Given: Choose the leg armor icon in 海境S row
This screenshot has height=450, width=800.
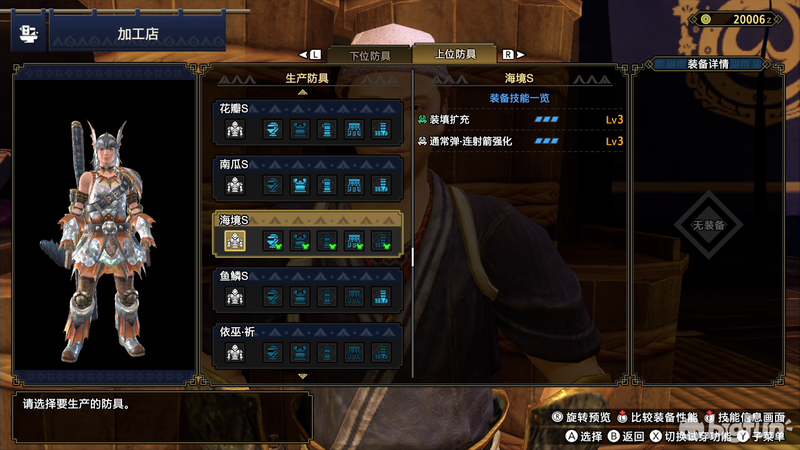Looking at the screenshot, I should [x=381, y=240].
